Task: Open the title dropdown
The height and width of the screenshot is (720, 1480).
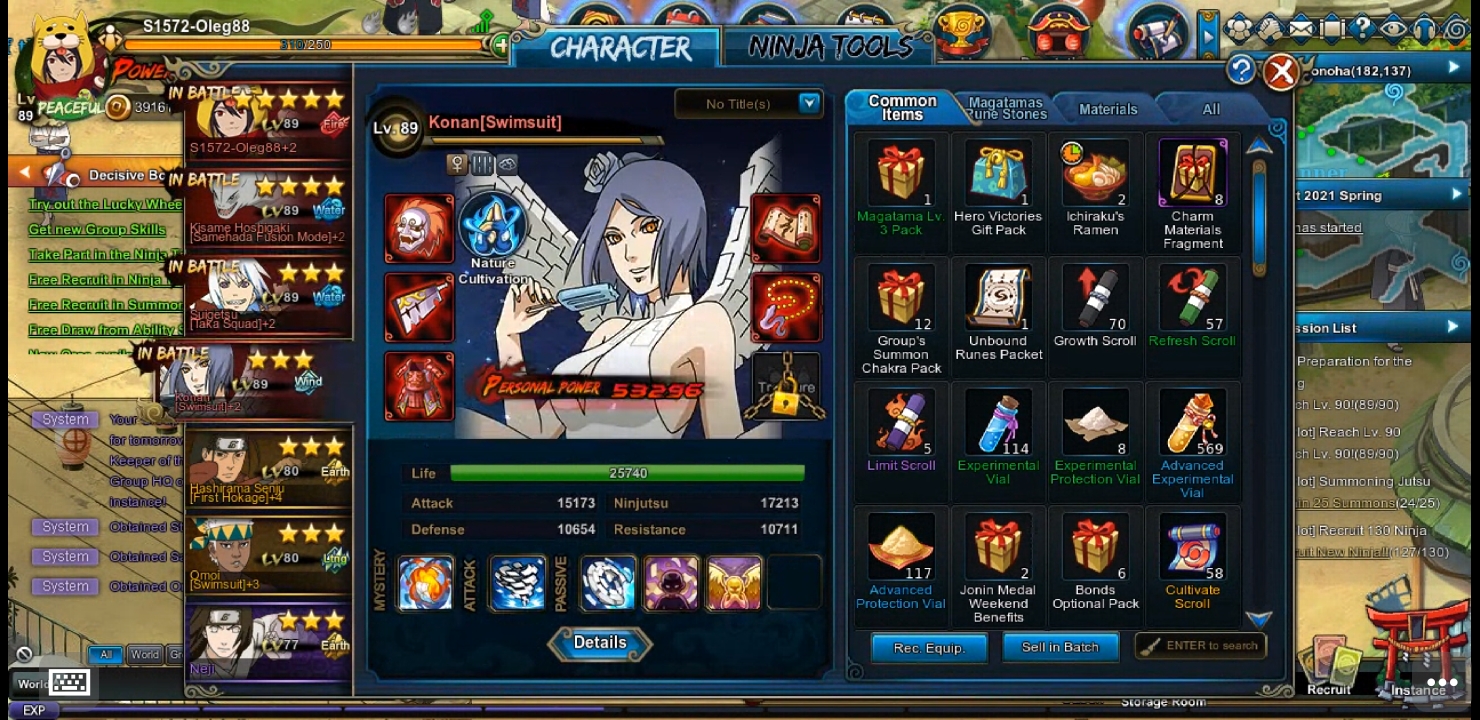Action: click(x=809, y=103)
